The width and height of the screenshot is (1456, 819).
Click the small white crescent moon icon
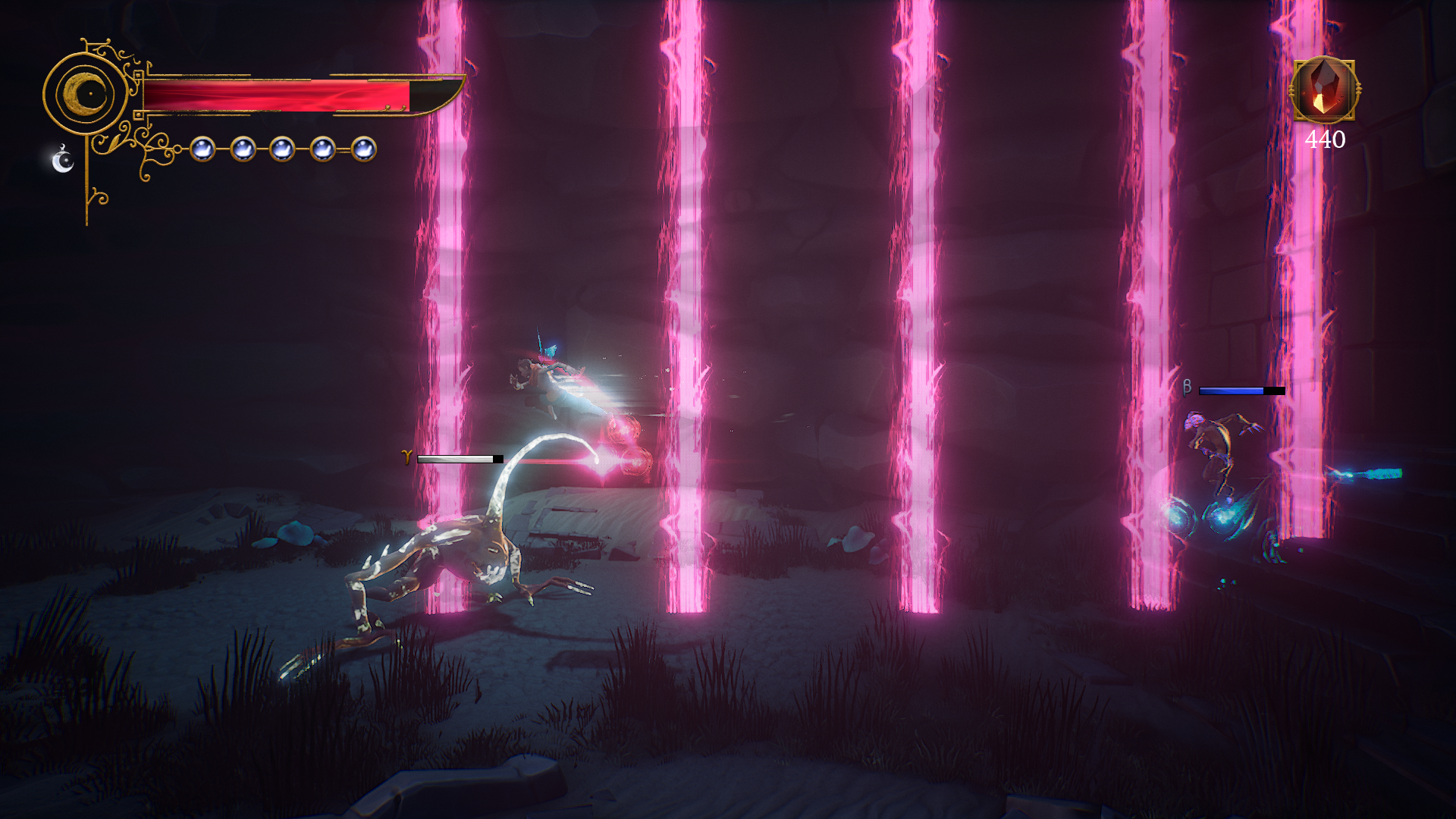pyautogui.click(x=62, y=160)
